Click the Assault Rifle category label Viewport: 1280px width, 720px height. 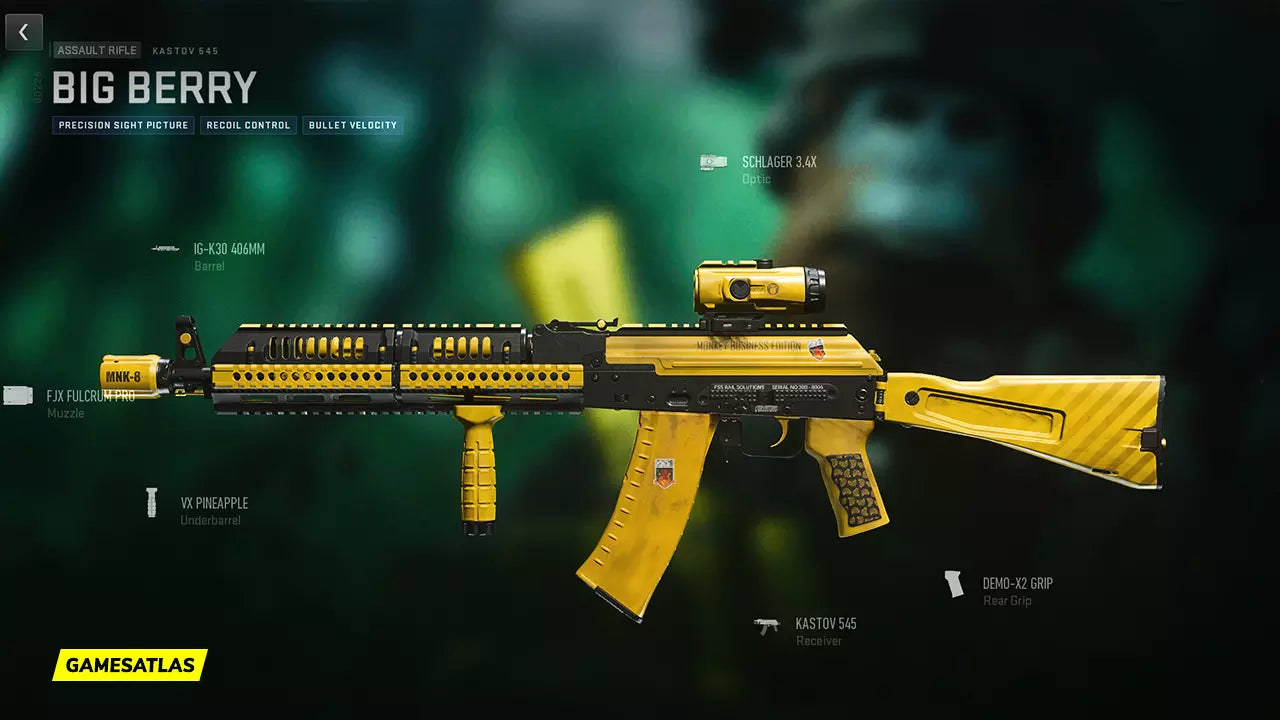(97, 50)
